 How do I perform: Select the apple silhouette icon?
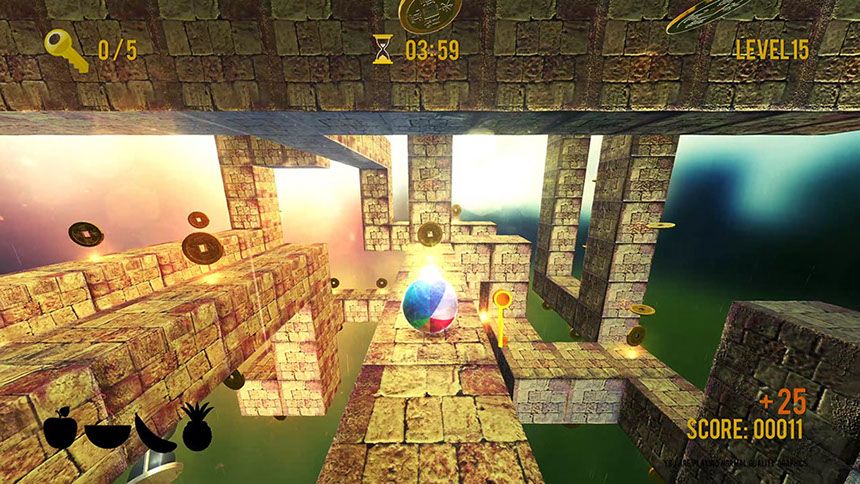click(x=60, y=430)
